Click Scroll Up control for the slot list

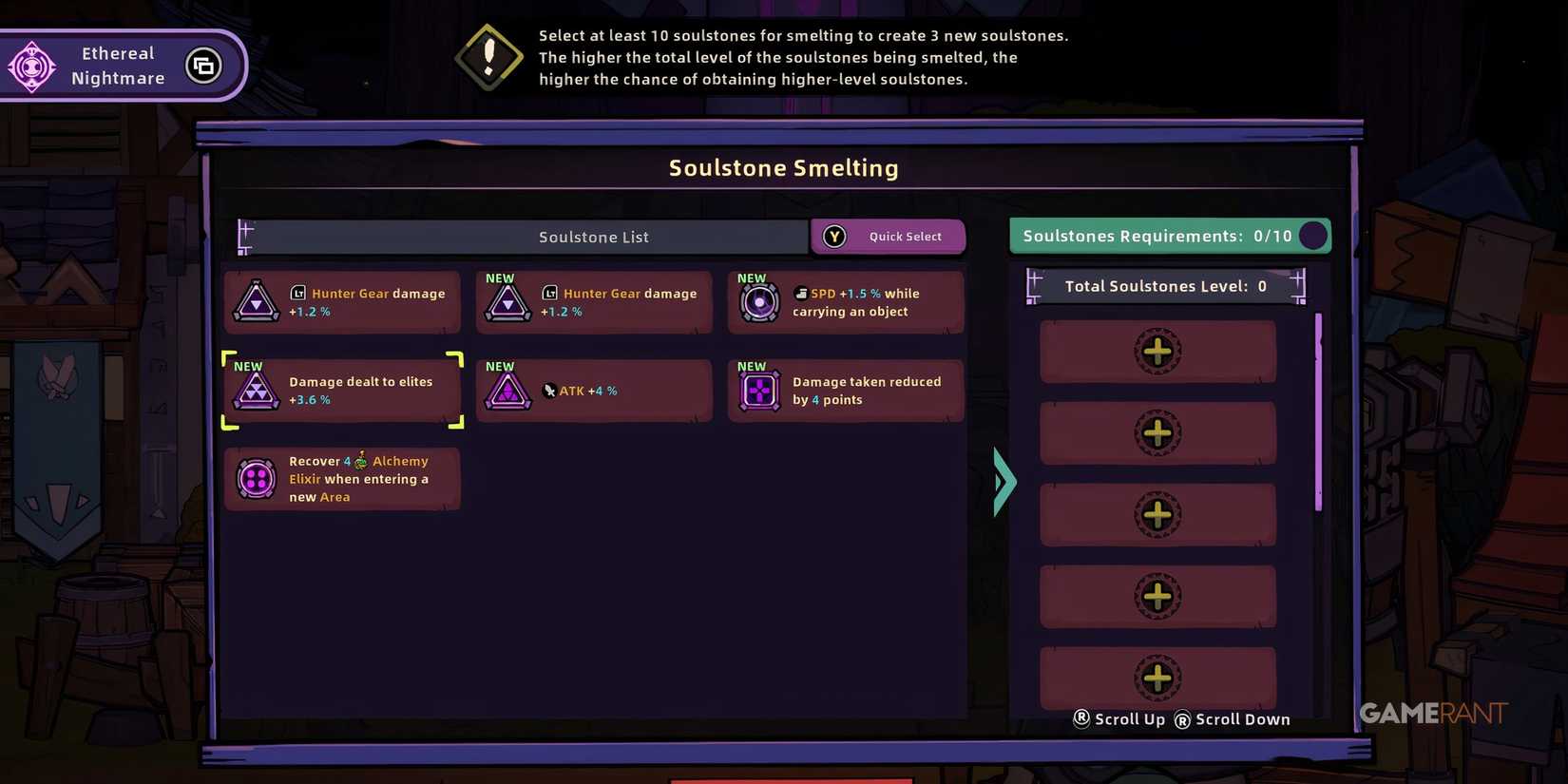(x=1119, y=719)
